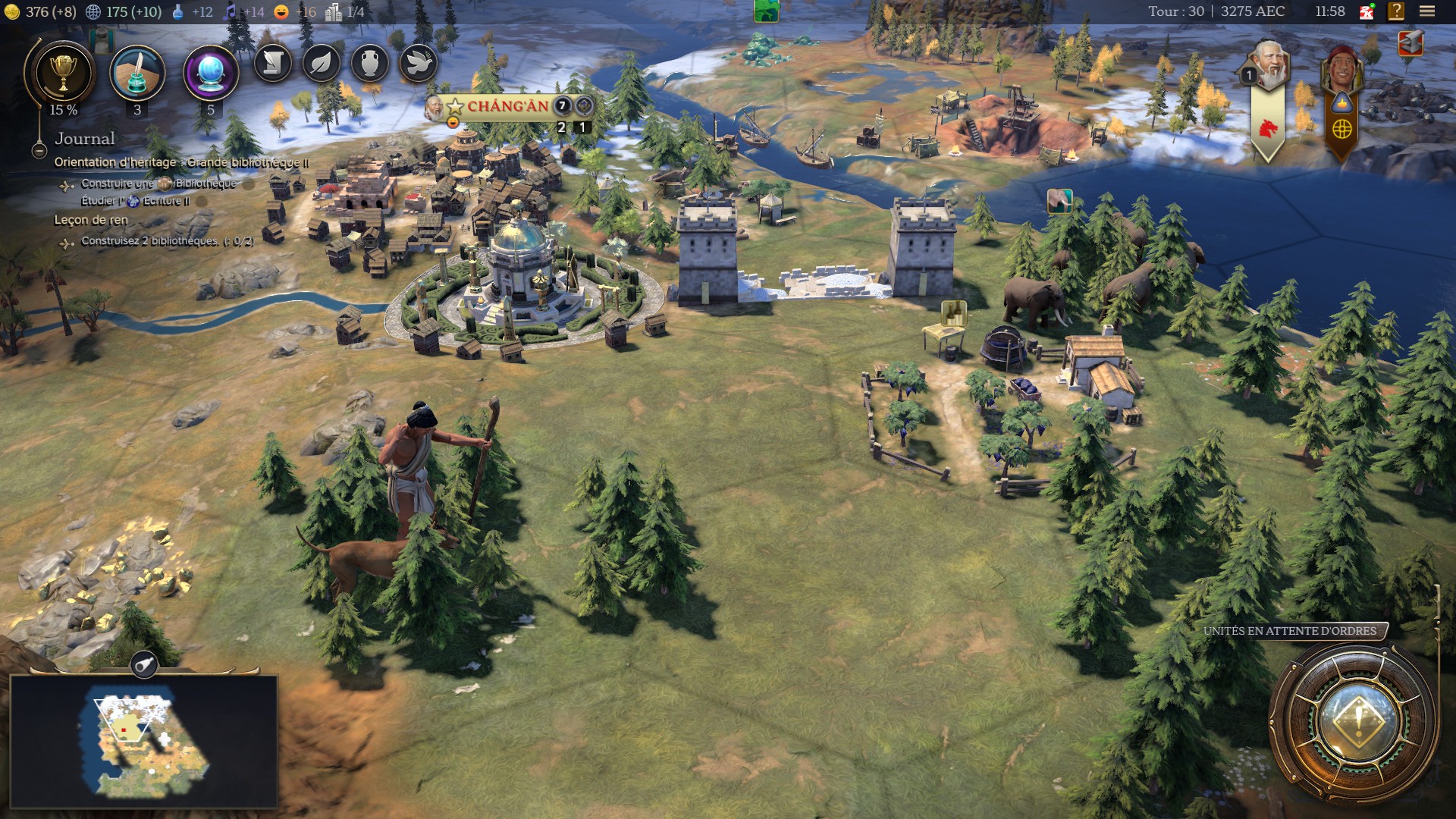Screen dimensions: 1456x819
Task: Click the red anvil production notification
Action: tap(1410, 44)
